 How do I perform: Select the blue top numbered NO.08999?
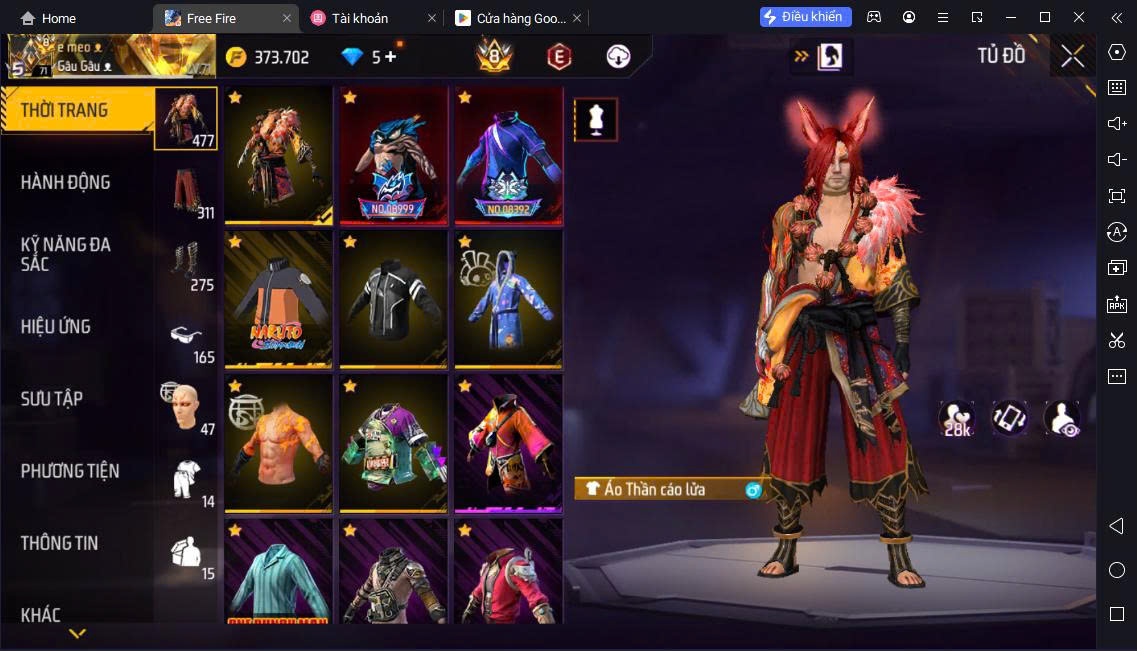(x=393, y=155)
